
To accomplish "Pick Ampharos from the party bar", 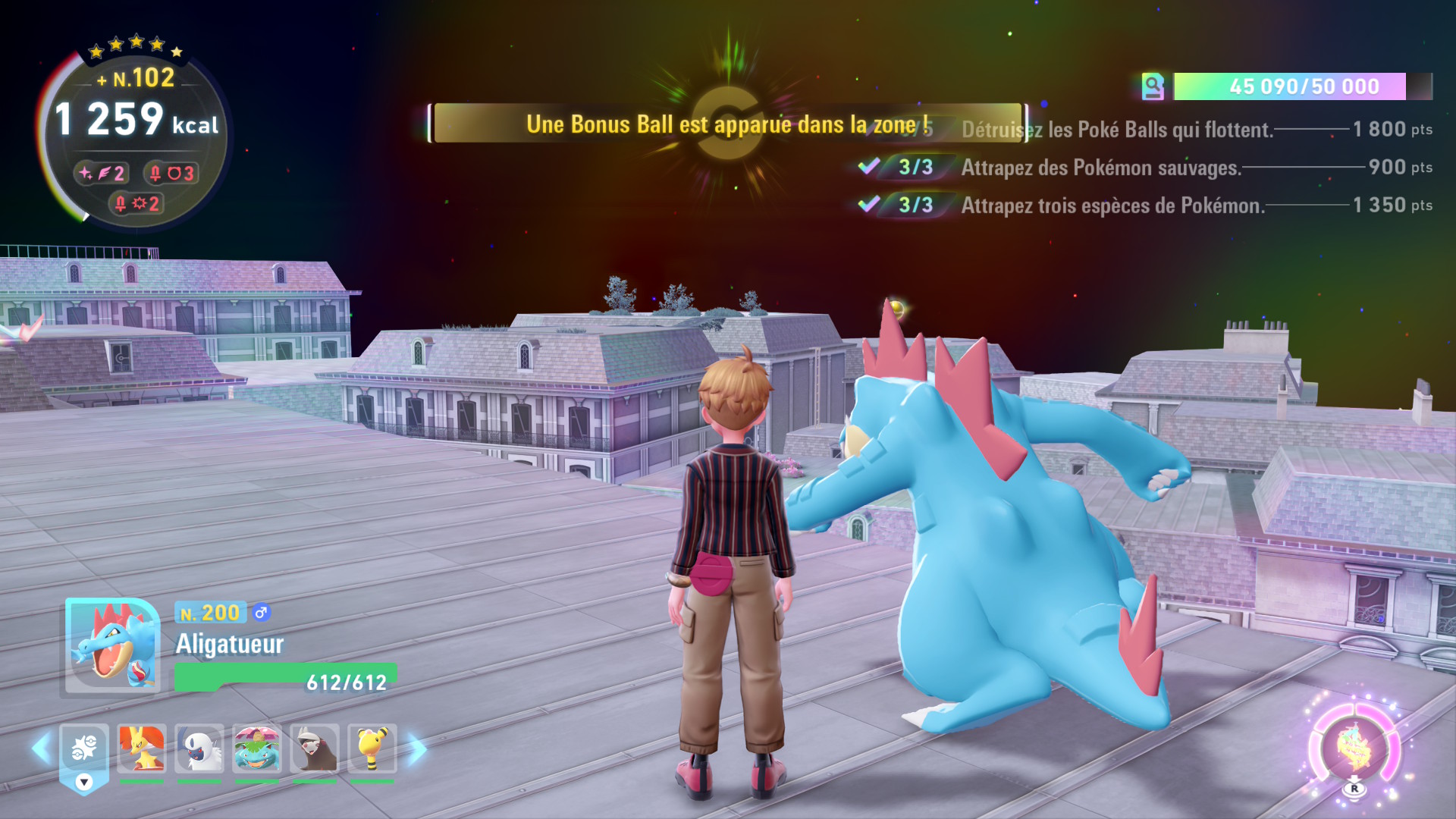I will point(372,748).
